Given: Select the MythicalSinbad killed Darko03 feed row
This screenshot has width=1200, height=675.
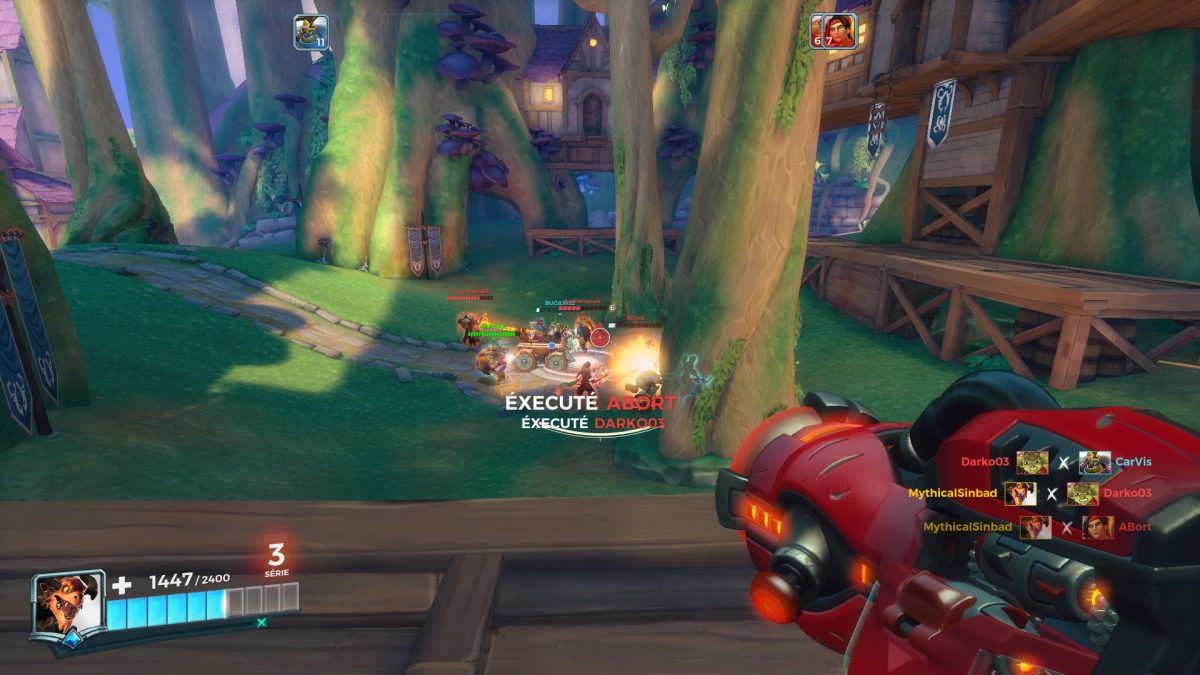Looking at the screenshot, I should (x=1030, y=493).
